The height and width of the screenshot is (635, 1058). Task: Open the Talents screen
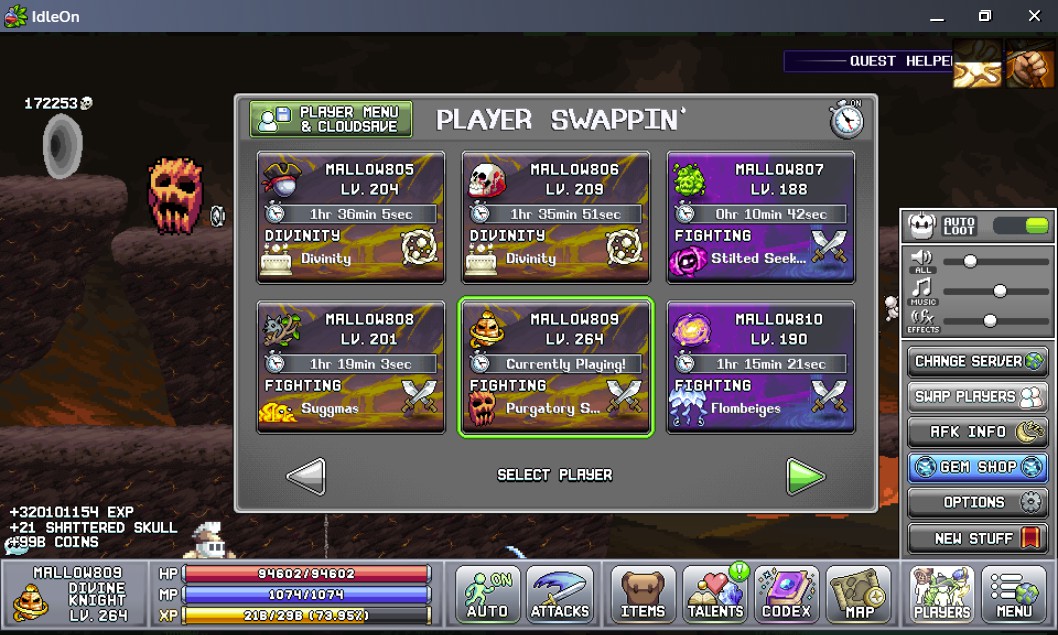tap(716, 595)
